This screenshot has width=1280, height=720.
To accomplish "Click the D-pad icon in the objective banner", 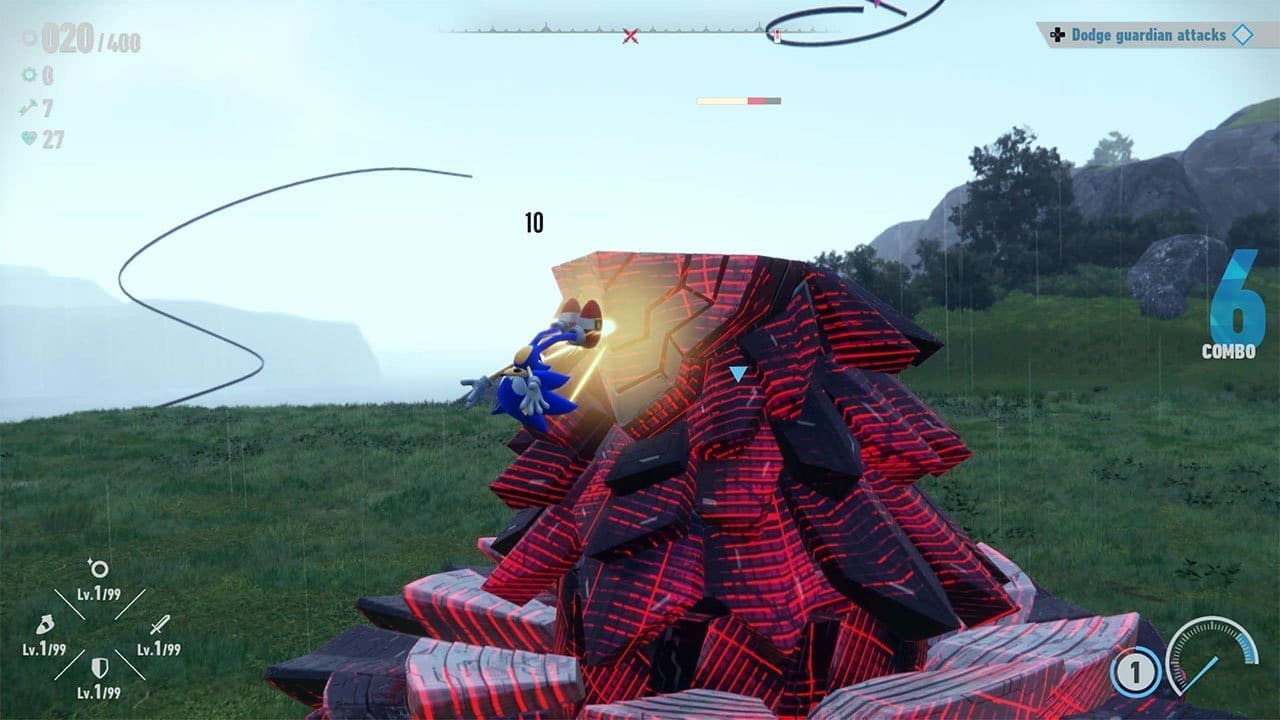I will tap(1058, 34).
